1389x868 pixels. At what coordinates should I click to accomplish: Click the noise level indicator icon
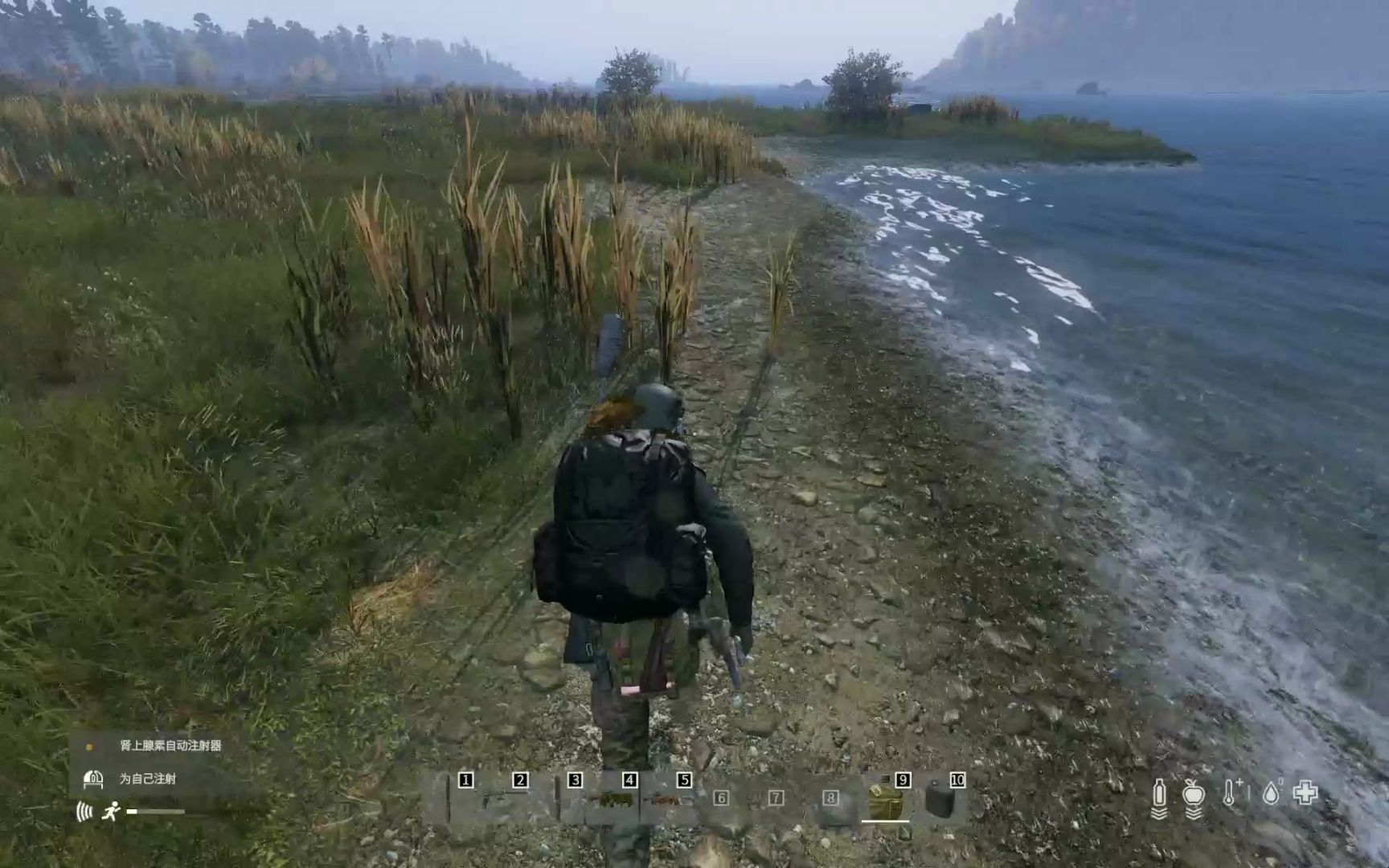[x=84, y=812]
